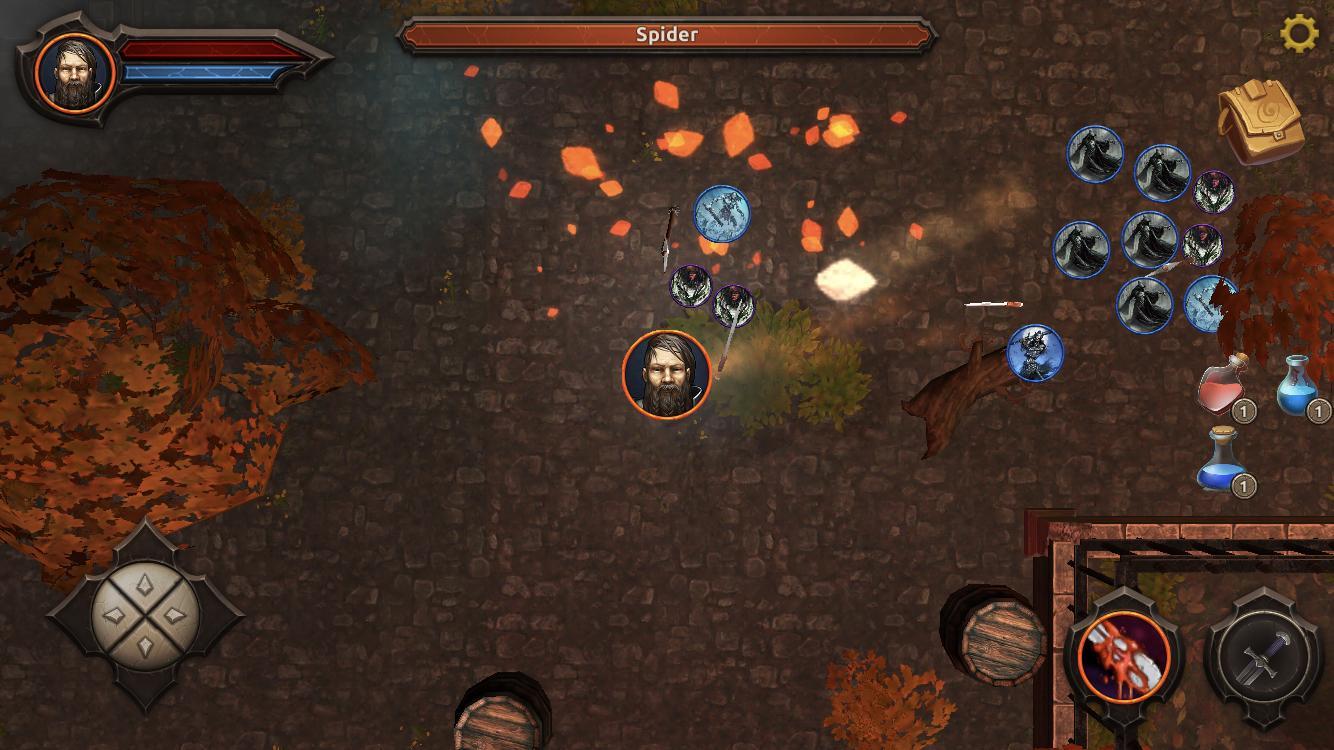Open the settings gear menu
The height and width of the screenshot is (750, 1334).
click(1299, 34)
